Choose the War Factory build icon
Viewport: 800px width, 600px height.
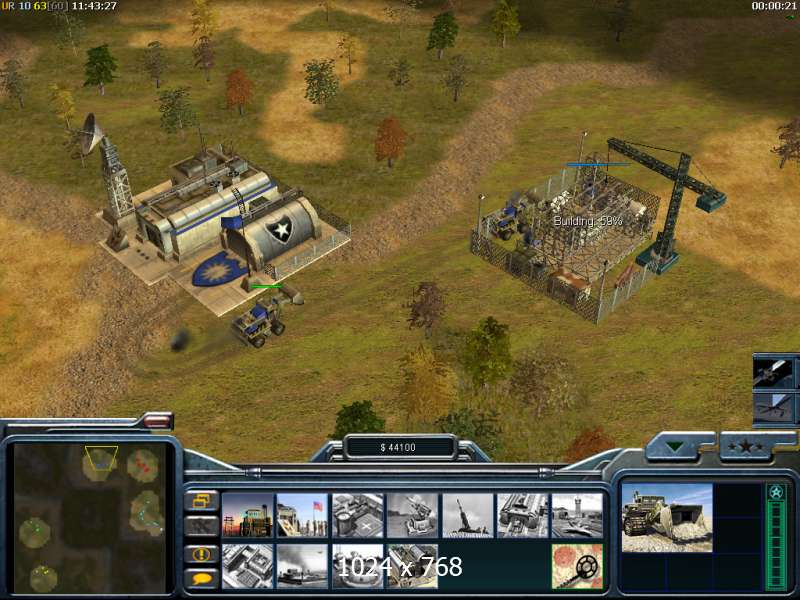coord(522,515)
